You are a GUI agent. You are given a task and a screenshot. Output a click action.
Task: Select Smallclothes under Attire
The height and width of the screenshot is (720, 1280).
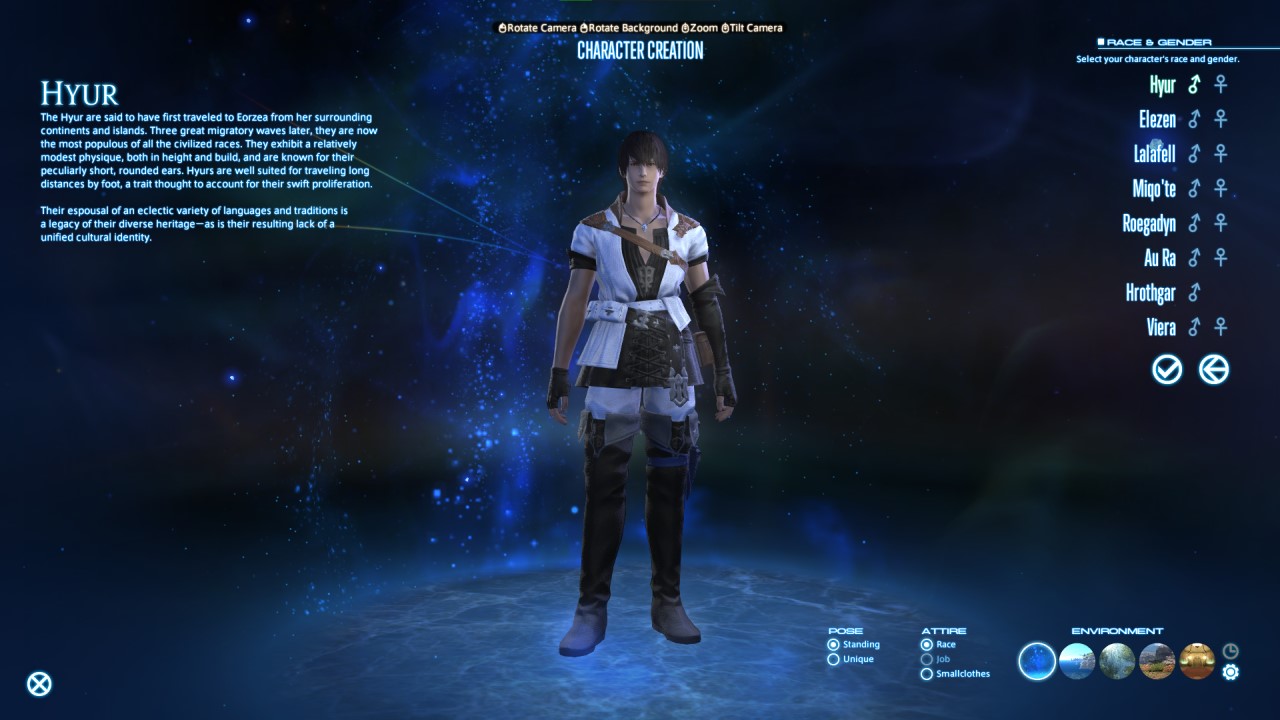927,674
